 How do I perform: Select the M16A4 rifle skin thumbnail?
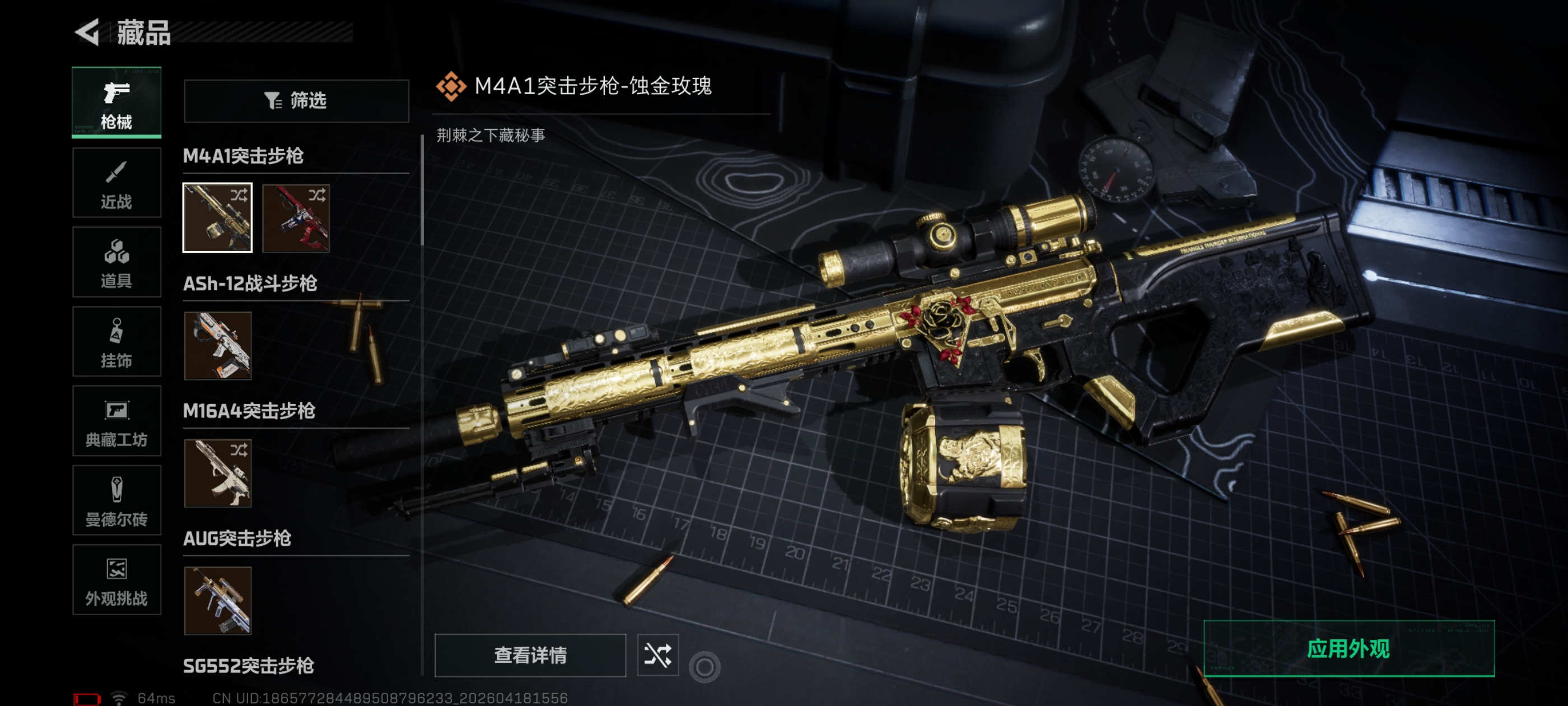pos(217,473)
